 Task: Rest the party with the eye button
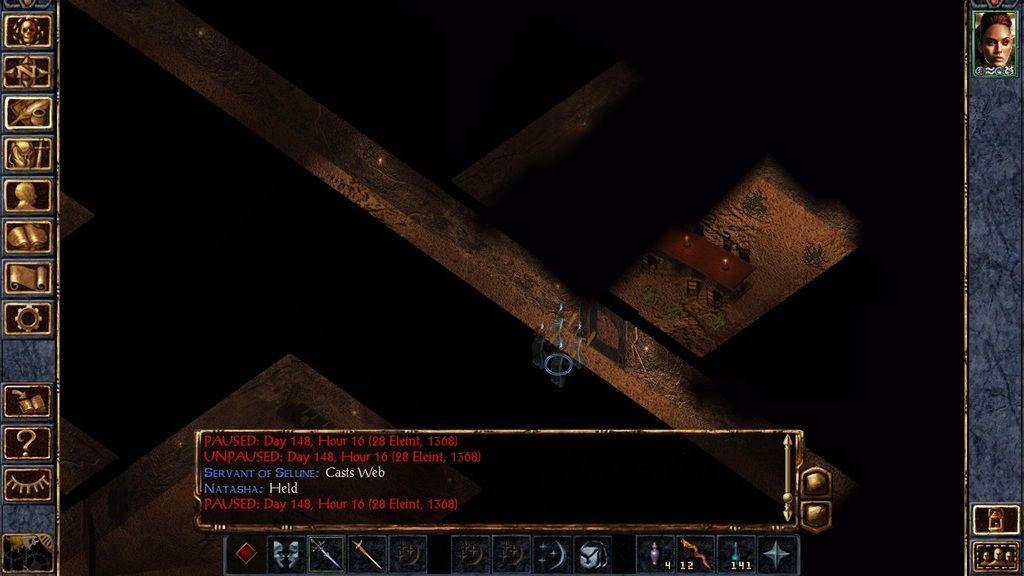(28, 484)
